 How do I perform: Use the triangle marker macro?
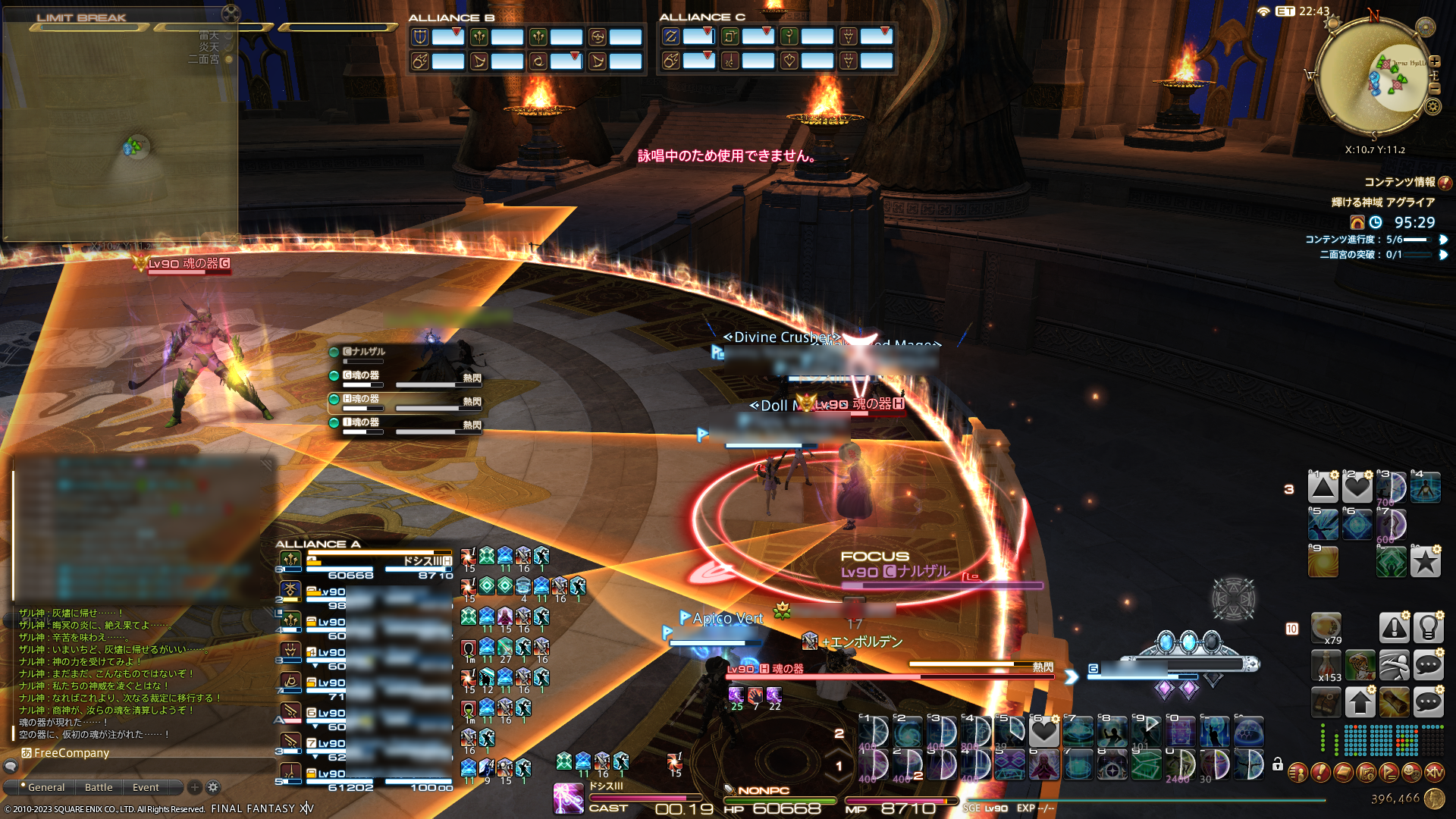pyautogui.click(x=1323, y=487)
